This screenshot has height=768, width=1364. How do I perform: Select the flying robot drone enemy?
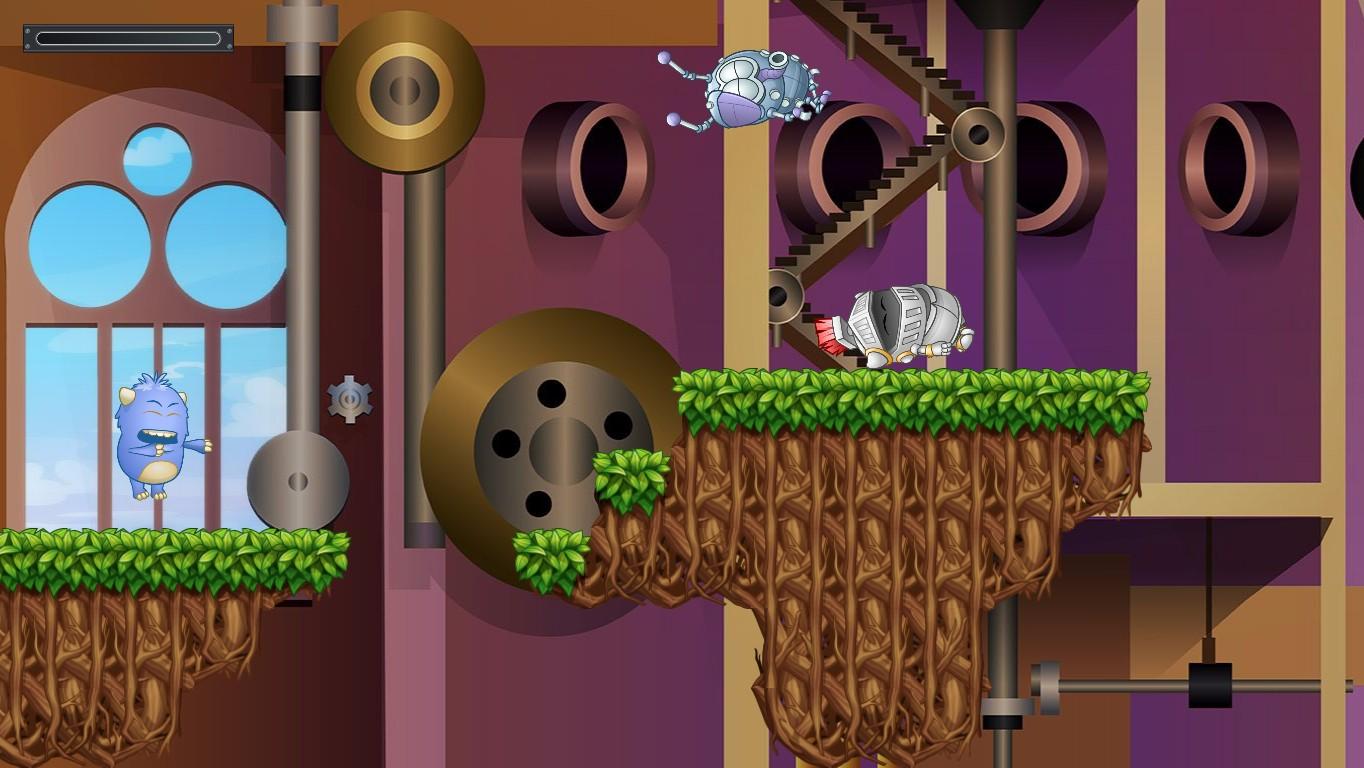755,90
